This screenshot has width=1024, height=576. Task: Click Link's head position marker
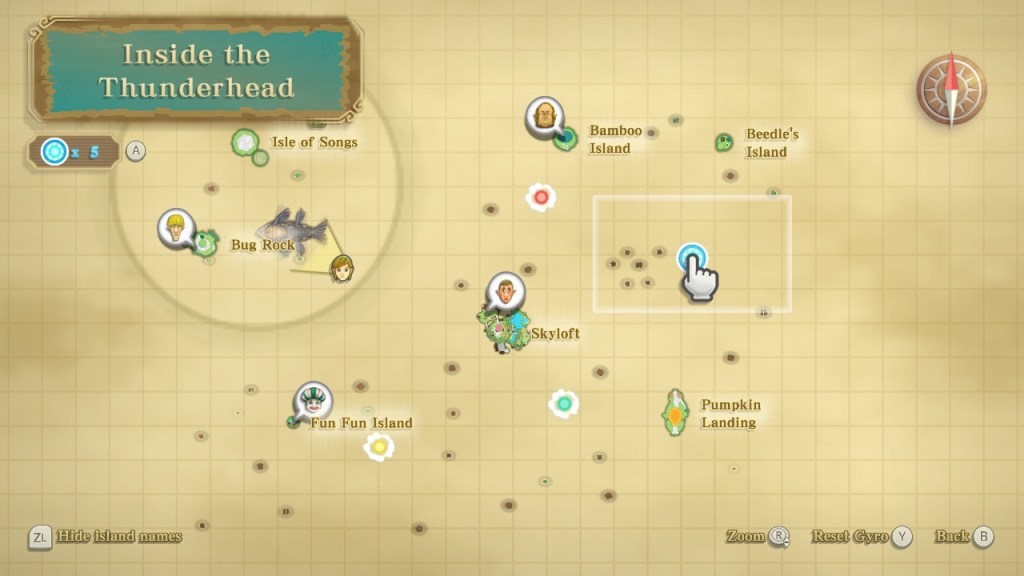click(x=341, y=267)
